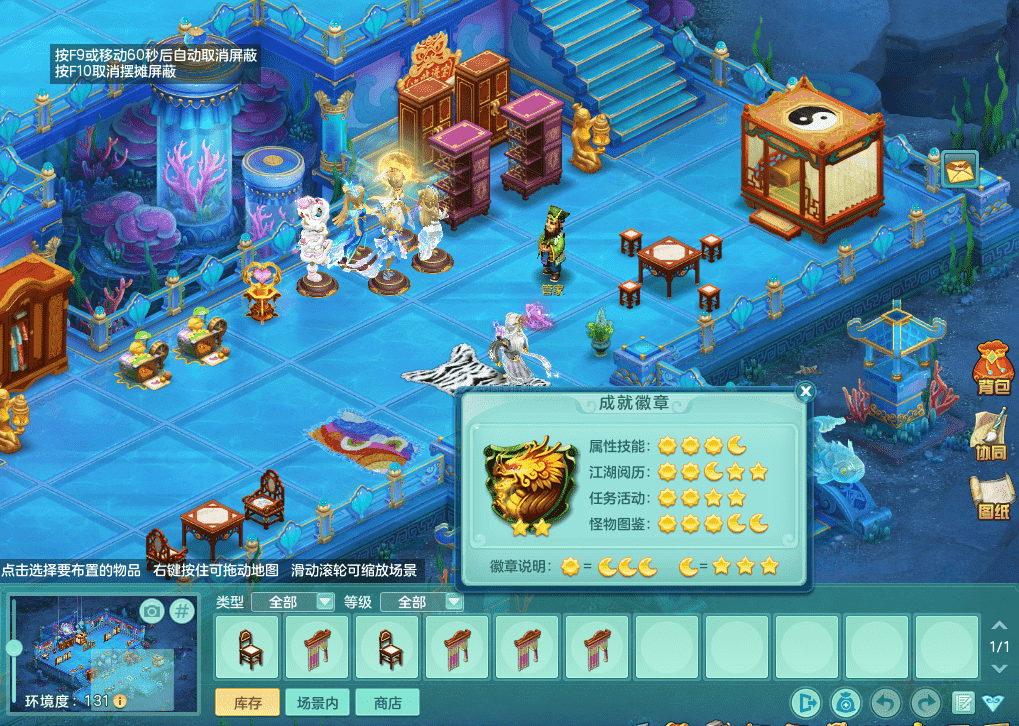Open the mail envelope icon
Screen dimensions: 1019x726
[x=962, y=169]
